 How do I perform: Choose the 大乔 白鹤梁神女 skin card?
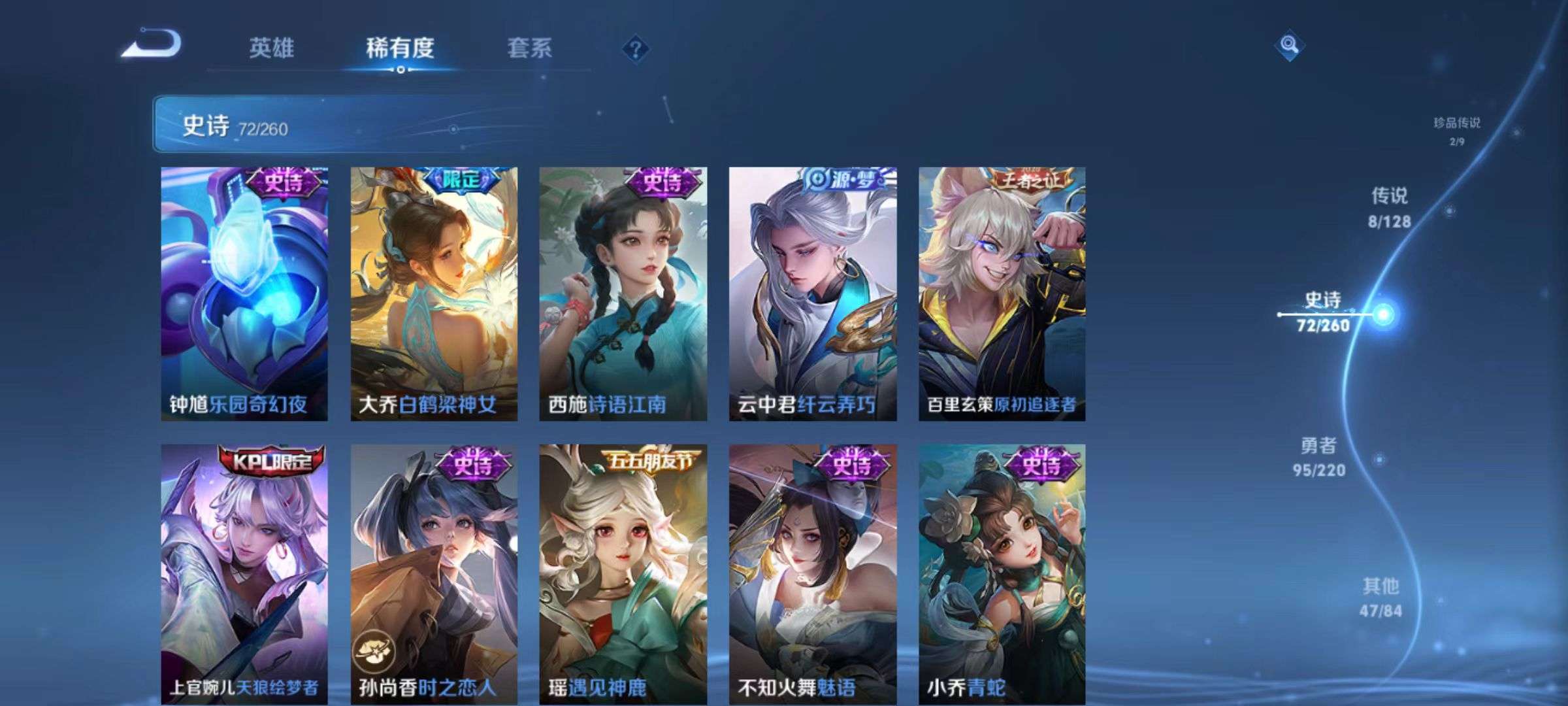(434, 294)
